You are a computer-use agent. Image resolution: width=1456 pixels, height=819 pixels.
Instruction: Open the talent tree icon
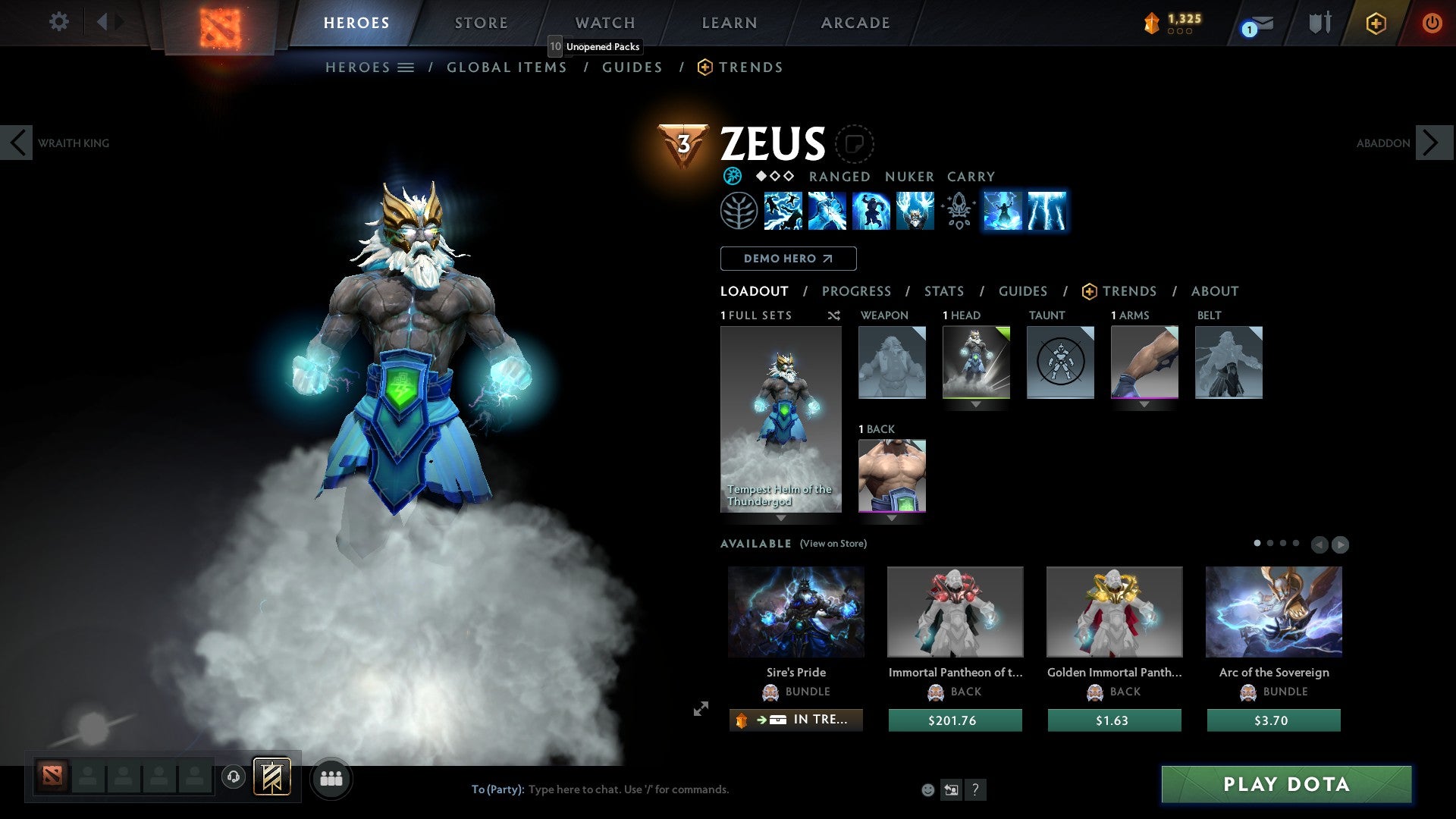click(739, 212)
